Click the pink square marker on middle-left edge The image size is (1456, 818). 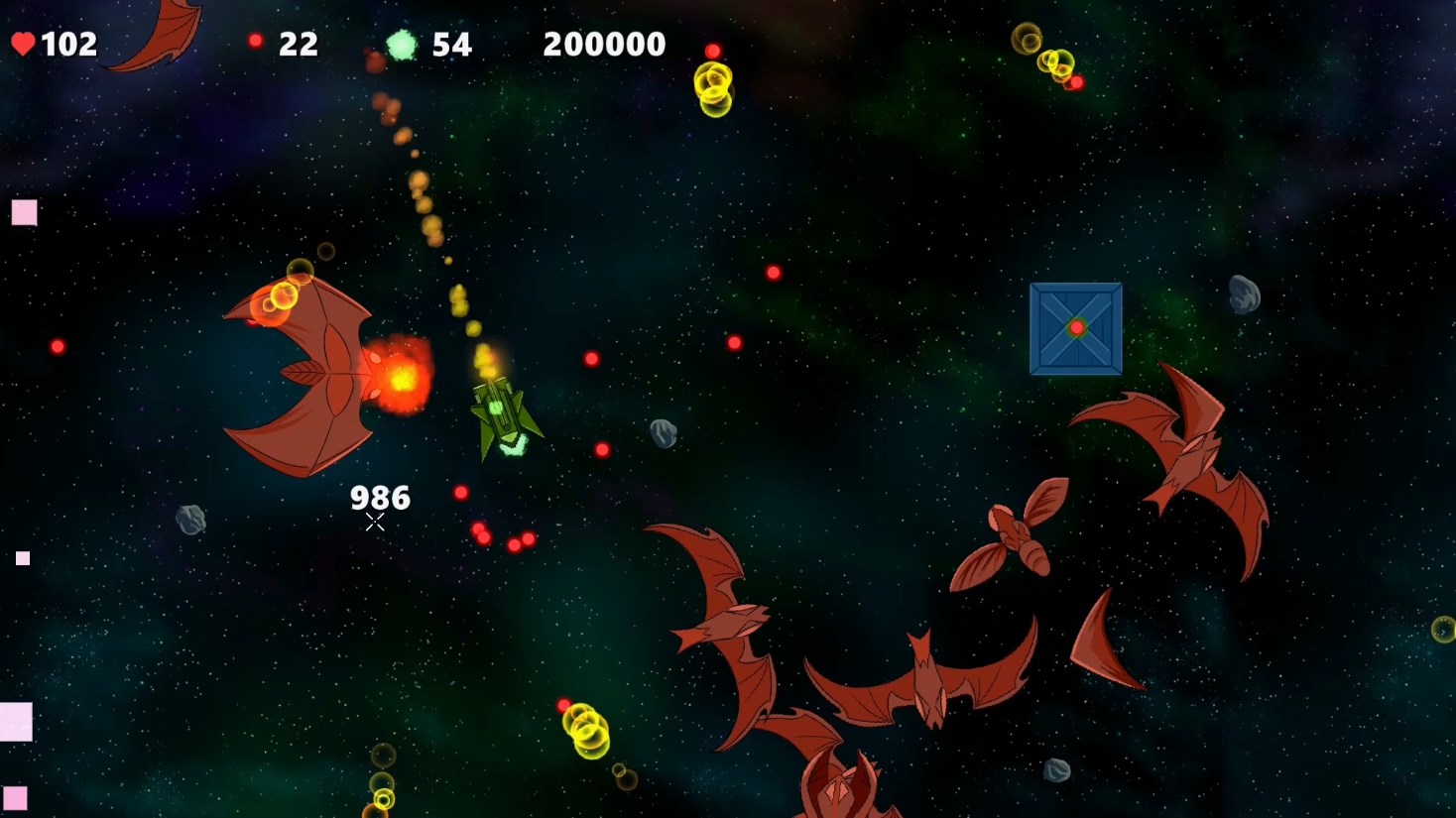[21, 558]
